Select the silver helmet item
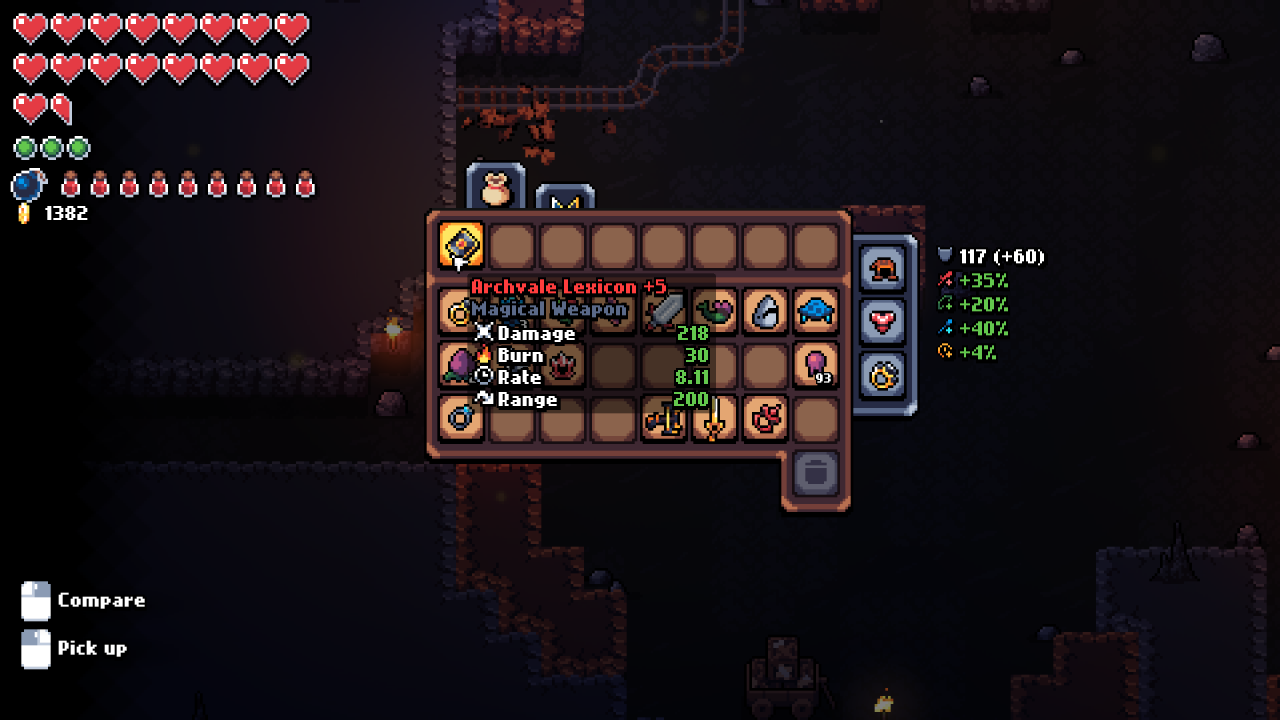Viewport: 1280px width, 720px height. tap(765, 311)
